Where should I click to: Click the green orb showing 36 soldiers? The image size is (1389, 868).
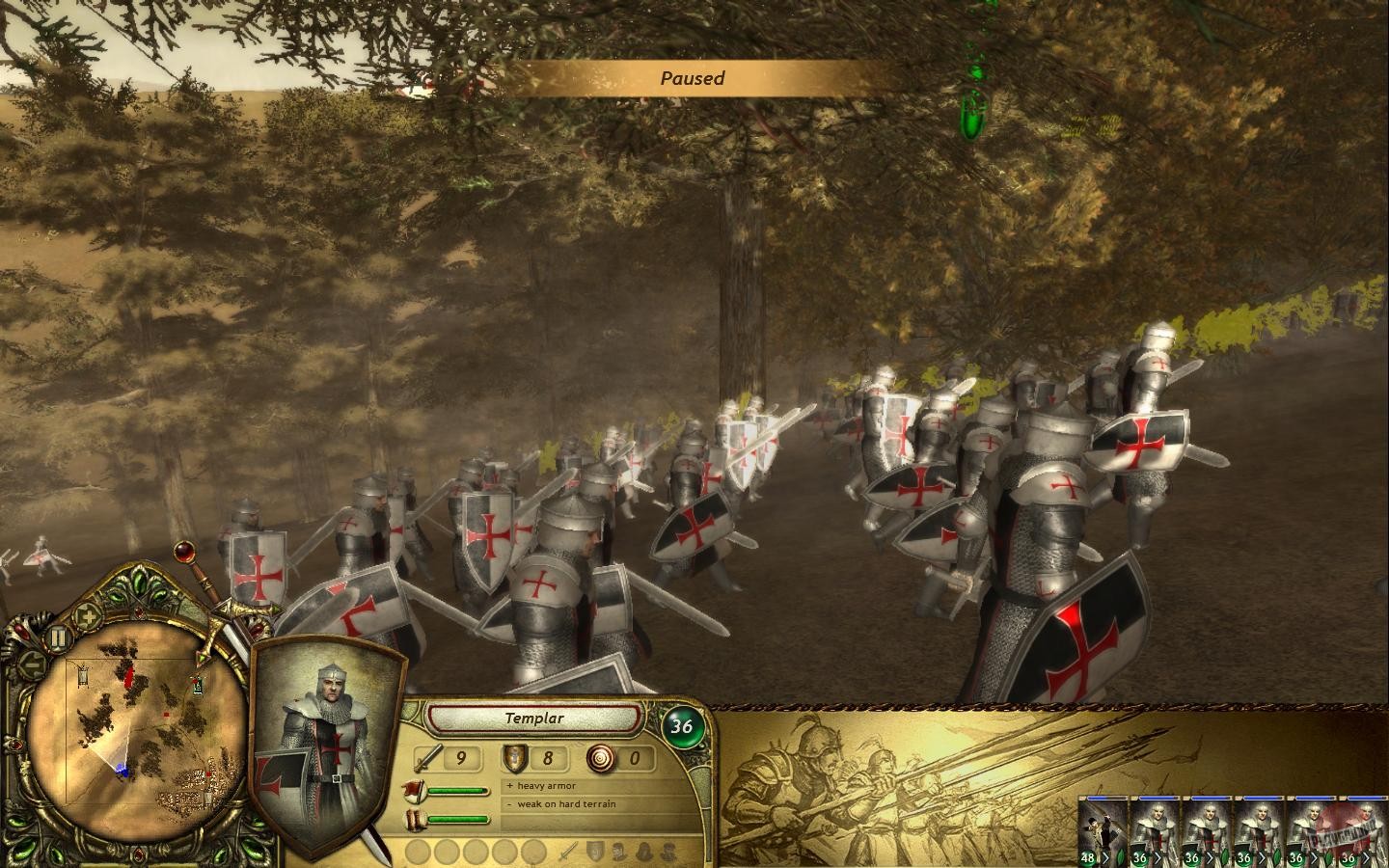pos(685,725)
